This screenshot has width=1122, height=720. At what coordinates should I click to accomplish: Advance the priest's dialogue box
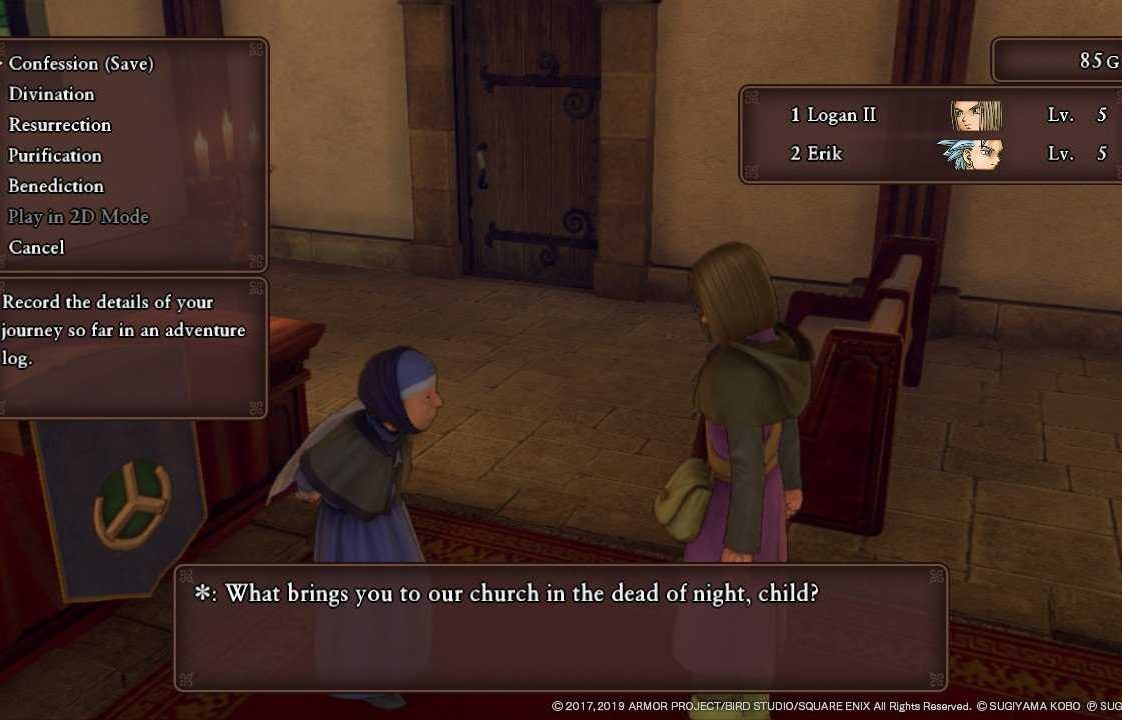coord(560,627)
